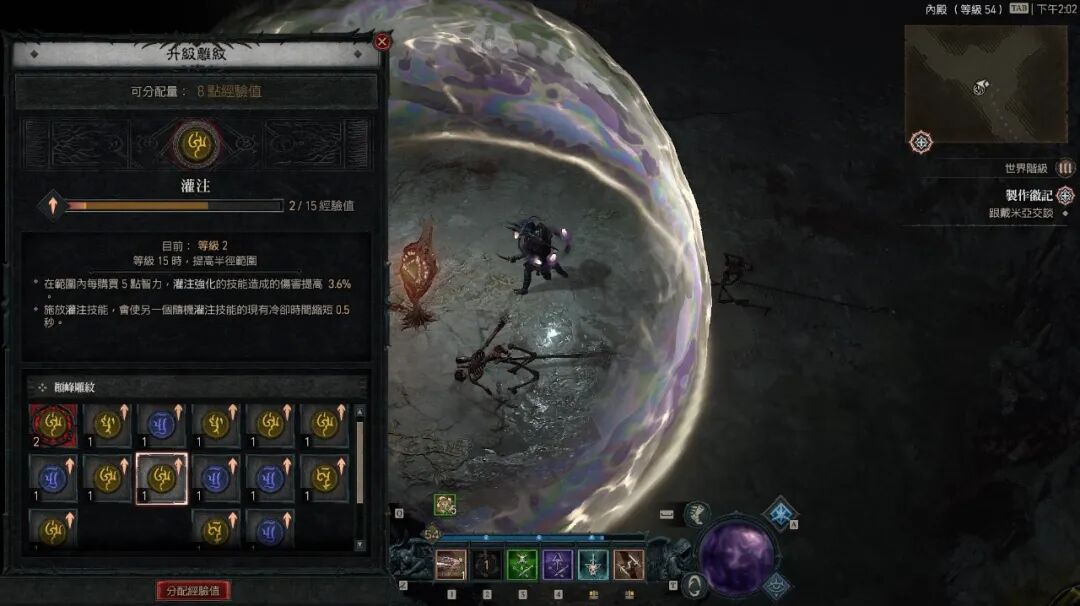The height and width of the screenshot is (606, 1080).
Task: Click the 世界階級 world tier icon
Action: [1066, 168]
